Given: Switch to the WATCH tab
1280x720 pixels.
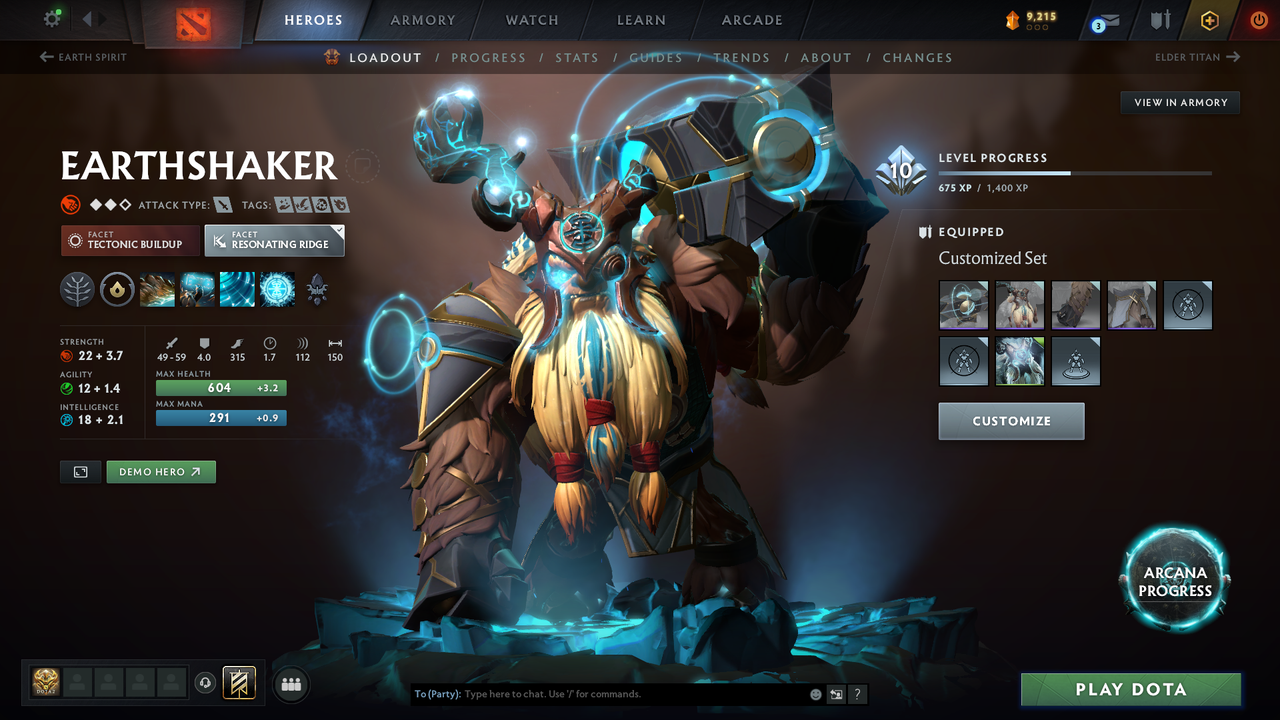Looking at the screenshot, I should 531,19.
